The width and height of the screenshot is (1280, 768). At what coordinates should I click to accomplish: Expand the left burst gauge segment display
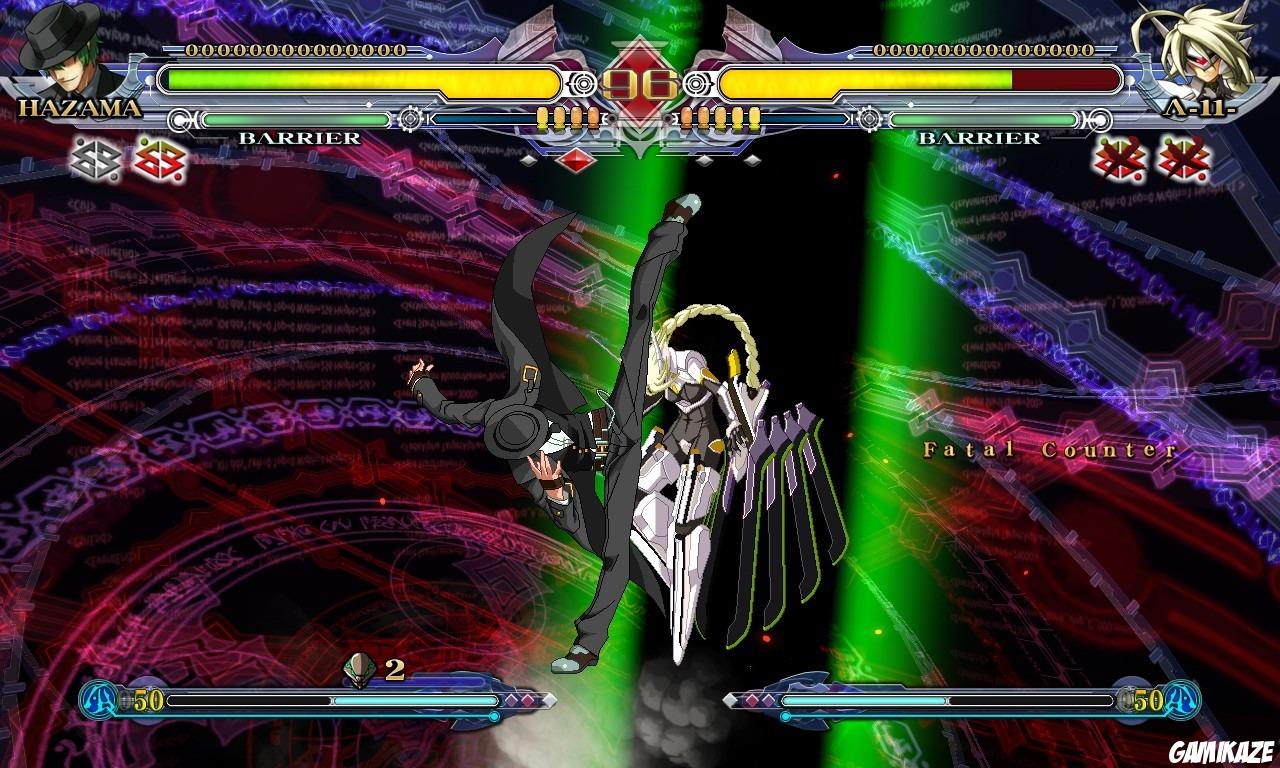coord(565,117)
